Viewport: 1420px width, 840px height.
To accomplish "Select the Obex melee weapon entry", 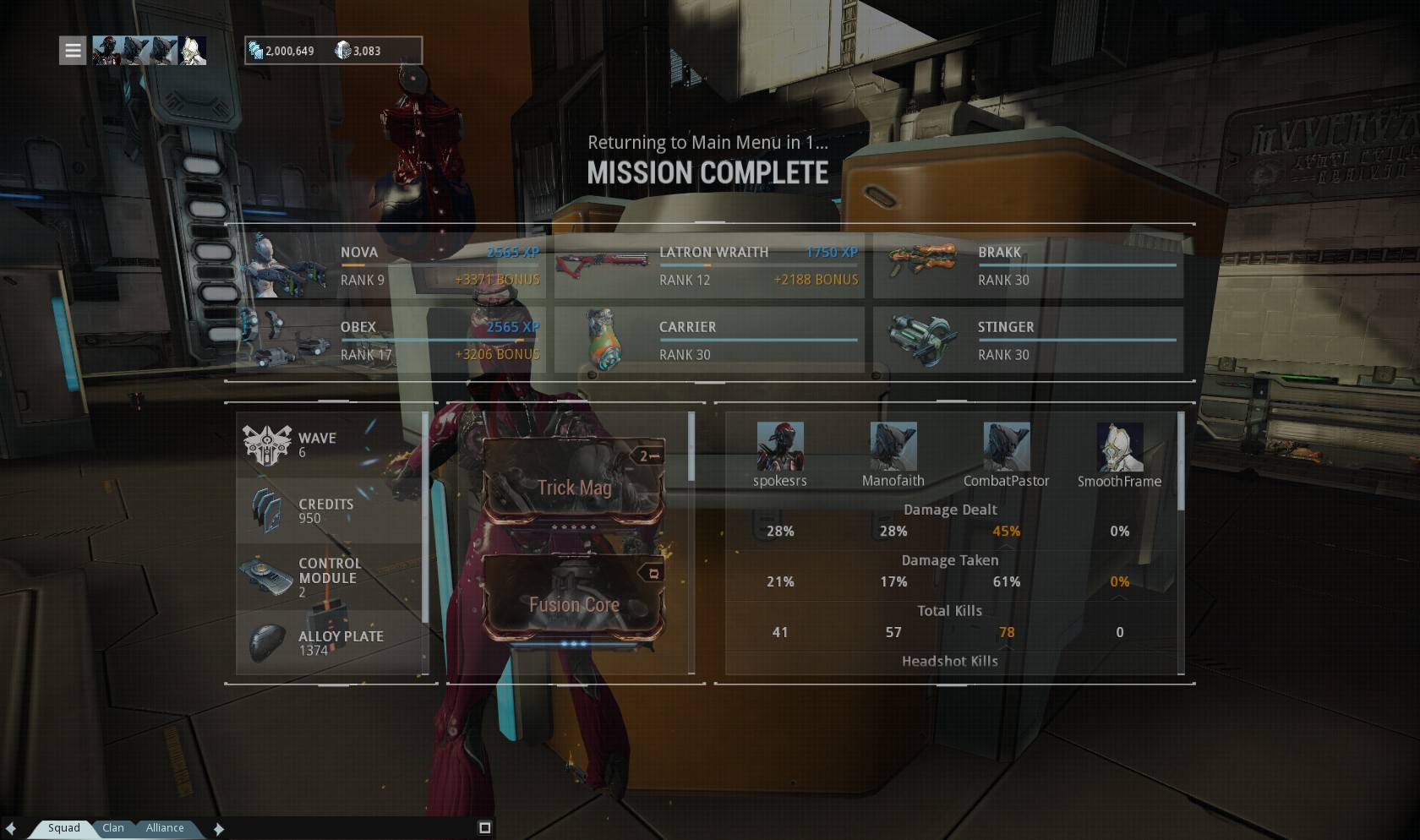I will click(x=391, y=341).
